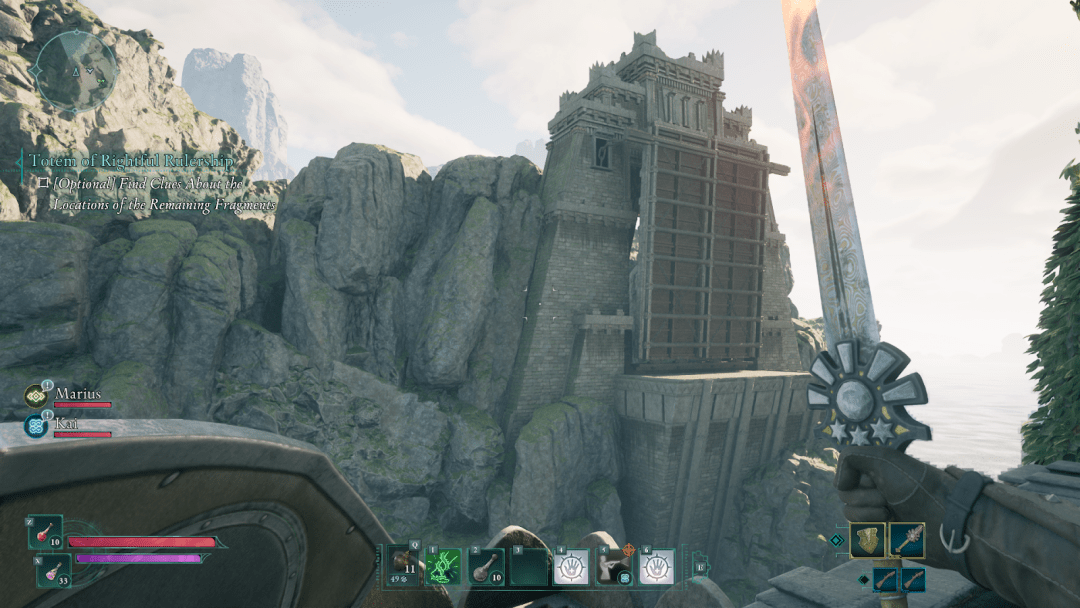This screenshot has height=608, width=1080.
Task: Select the Q throwable item slot
Action: [x=405, y=566]
